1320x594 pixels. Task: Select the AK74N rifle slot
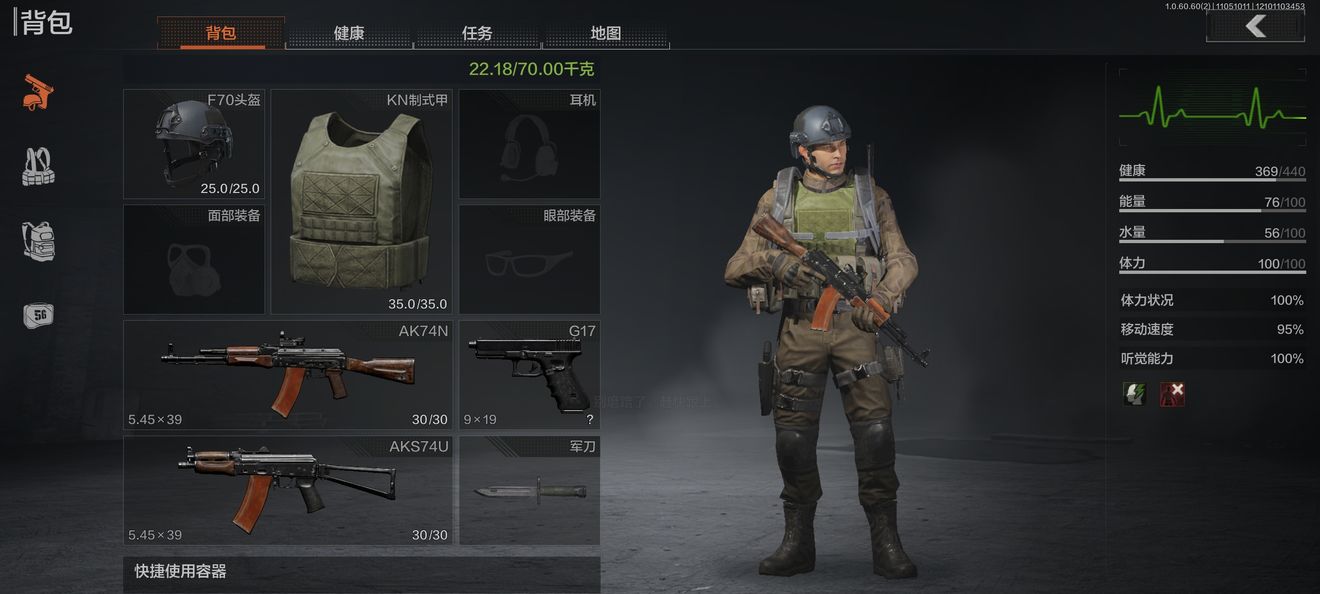click(x=288, y=375)
